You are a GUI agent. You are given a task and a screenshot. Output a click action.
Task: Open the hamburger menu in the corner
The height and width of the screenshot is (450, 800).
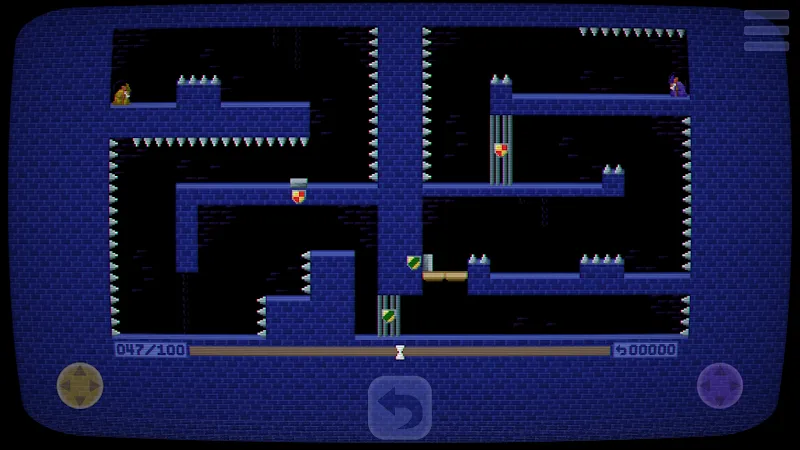click(x=766, y=30)
